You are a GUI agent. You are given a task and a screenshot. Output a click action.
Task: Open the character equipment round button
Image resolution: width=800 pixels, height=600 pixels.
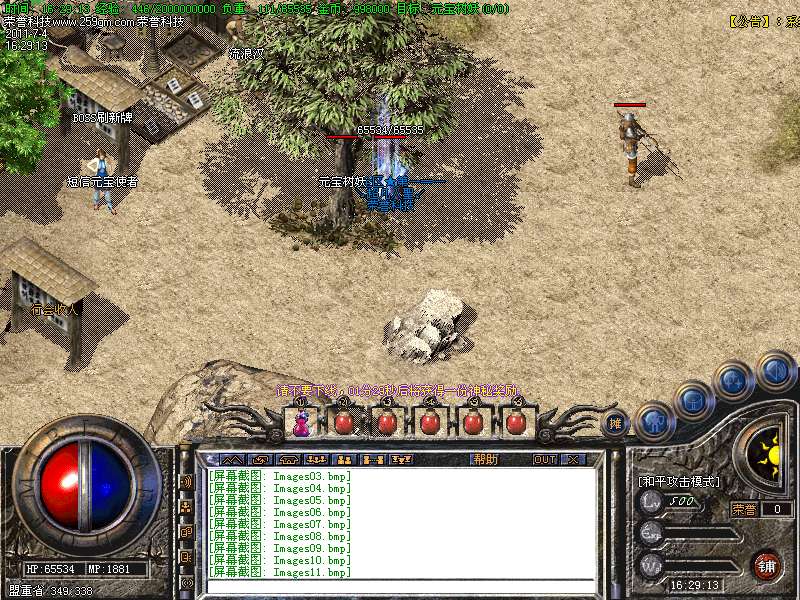pyautogui.click(x=654, y=421)
